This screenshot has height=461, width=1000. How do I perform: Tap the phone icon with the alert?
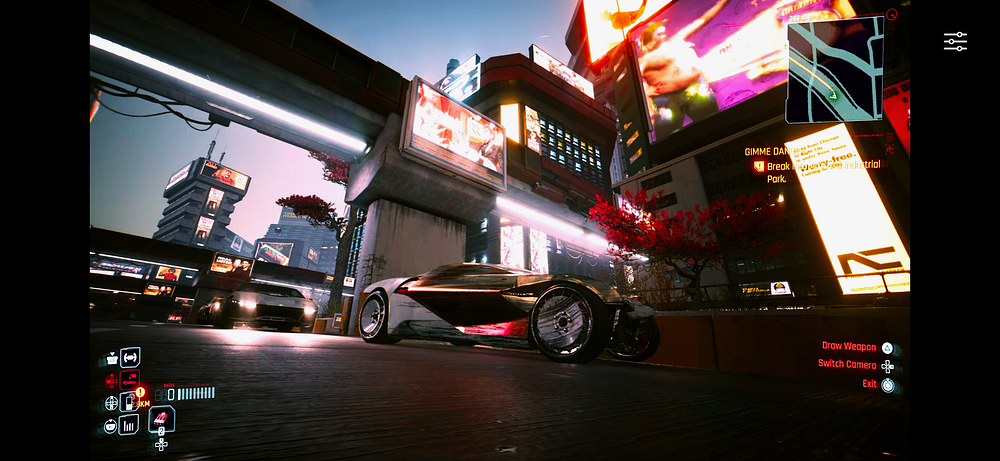click(130, 402)
